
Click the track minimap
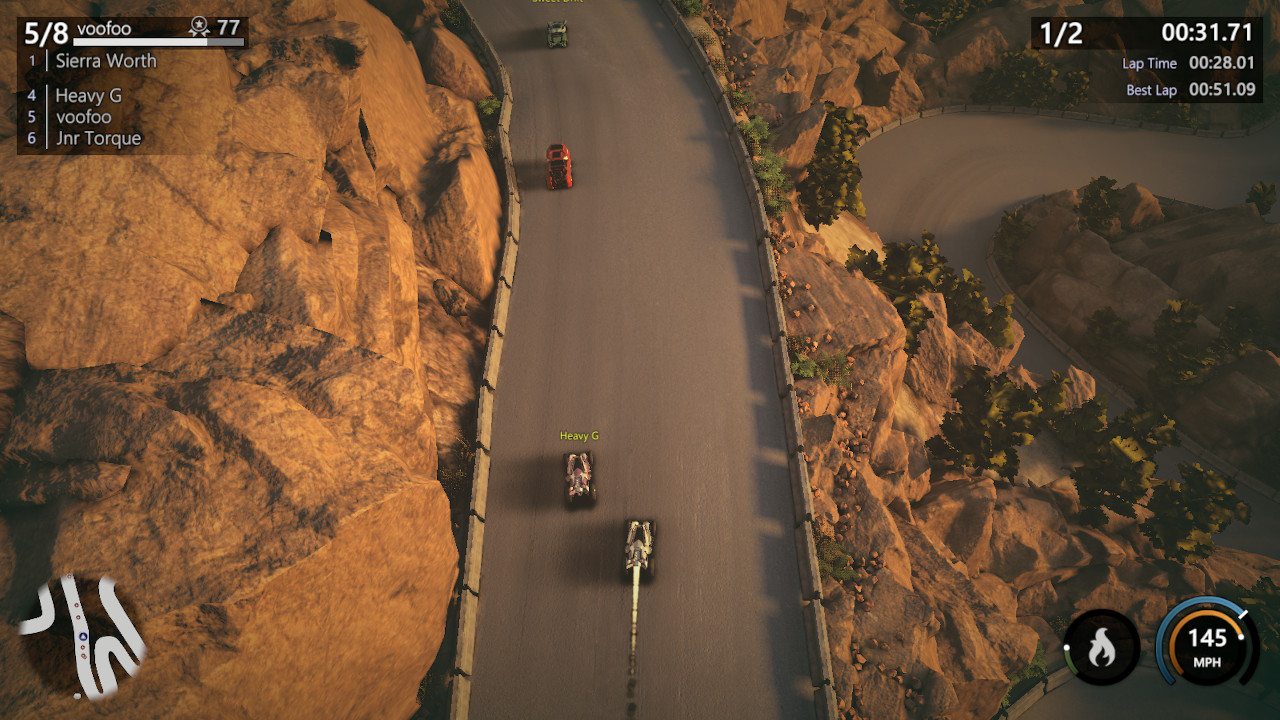coord(82,635)
